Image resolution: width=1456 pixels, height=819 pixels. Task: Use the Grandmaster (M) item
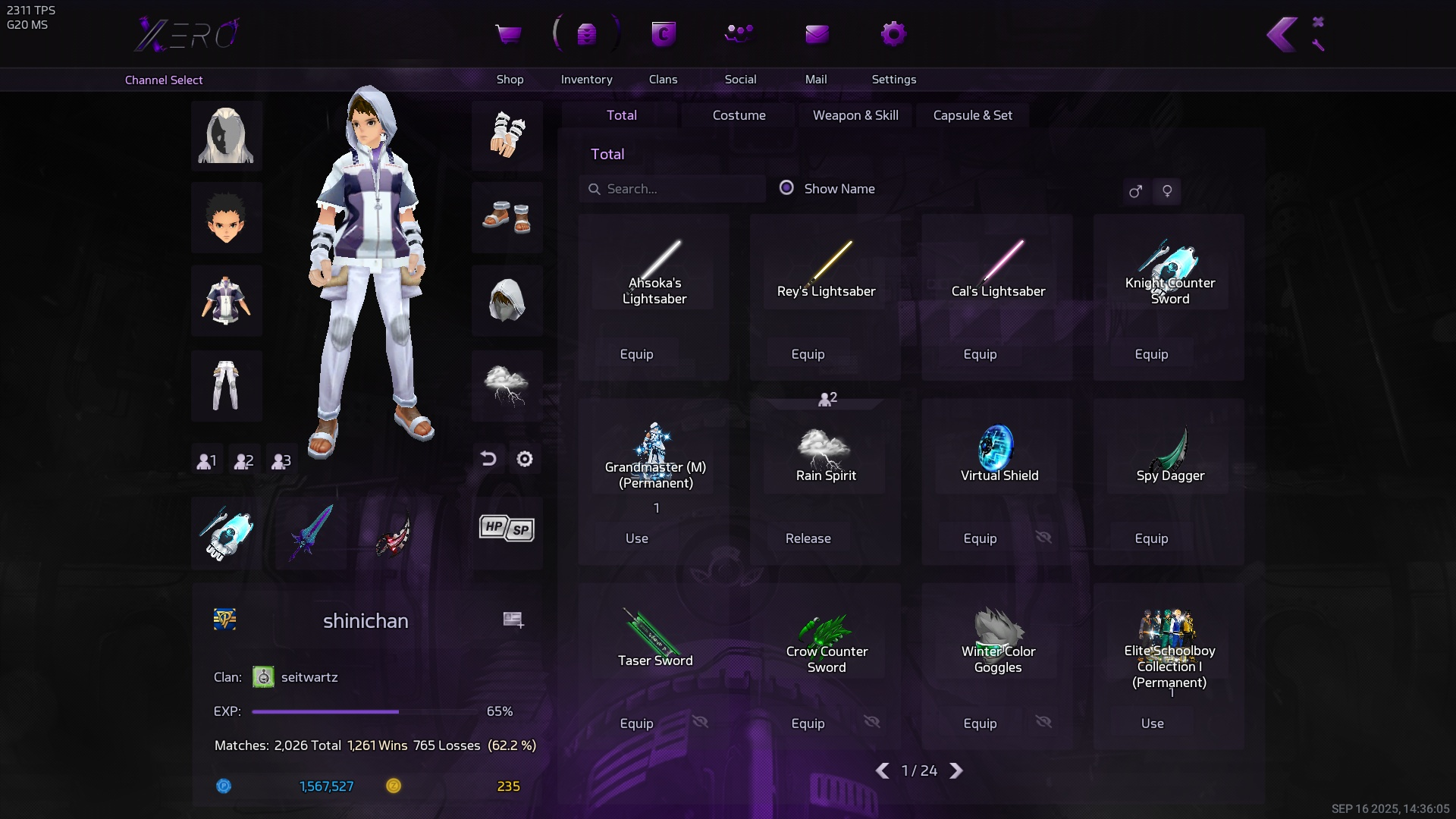[636, 538]
